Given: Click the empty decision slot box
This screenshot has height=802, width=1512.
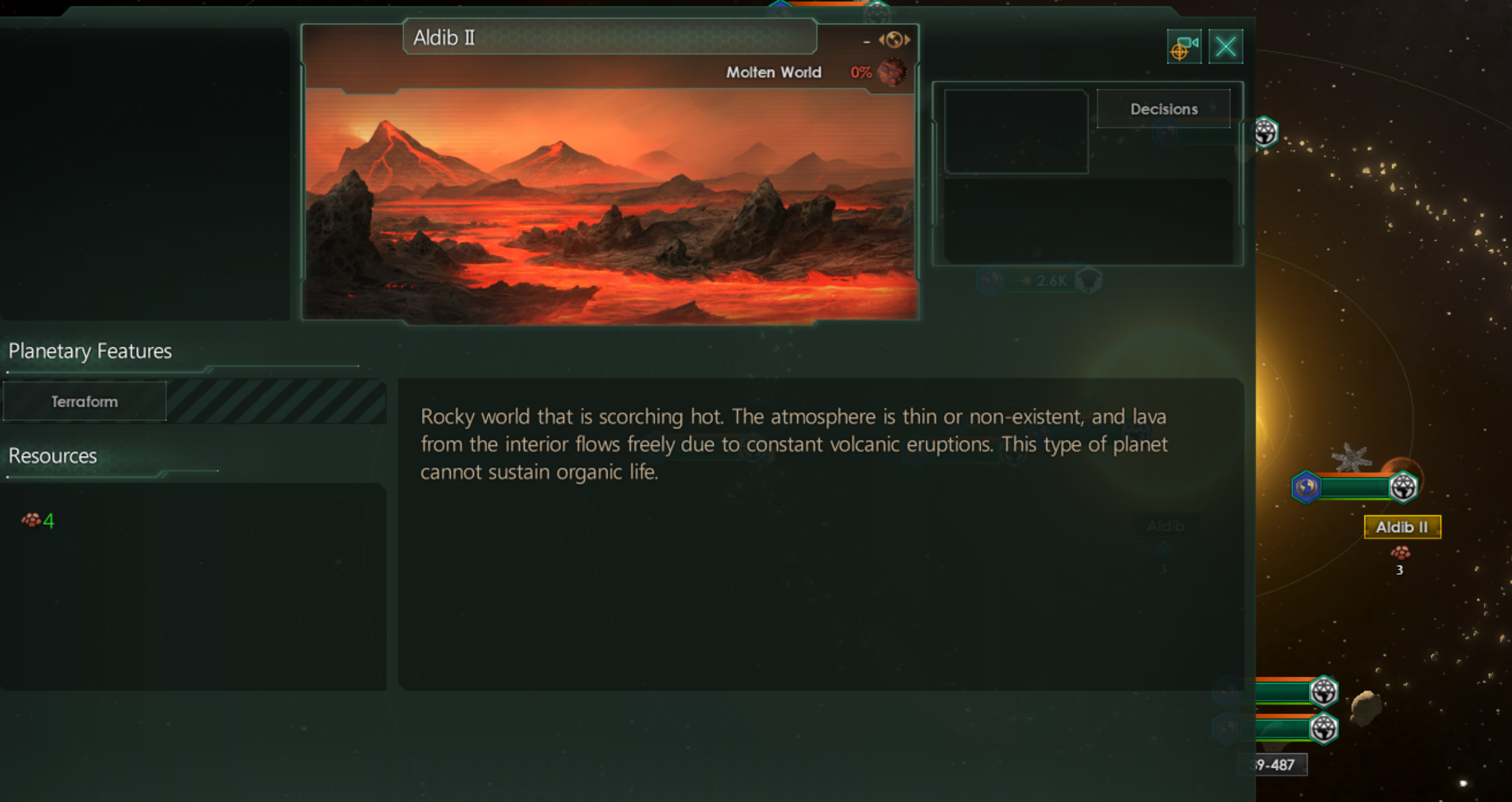Looking at the screenshot, I should tap(1016, 132).
